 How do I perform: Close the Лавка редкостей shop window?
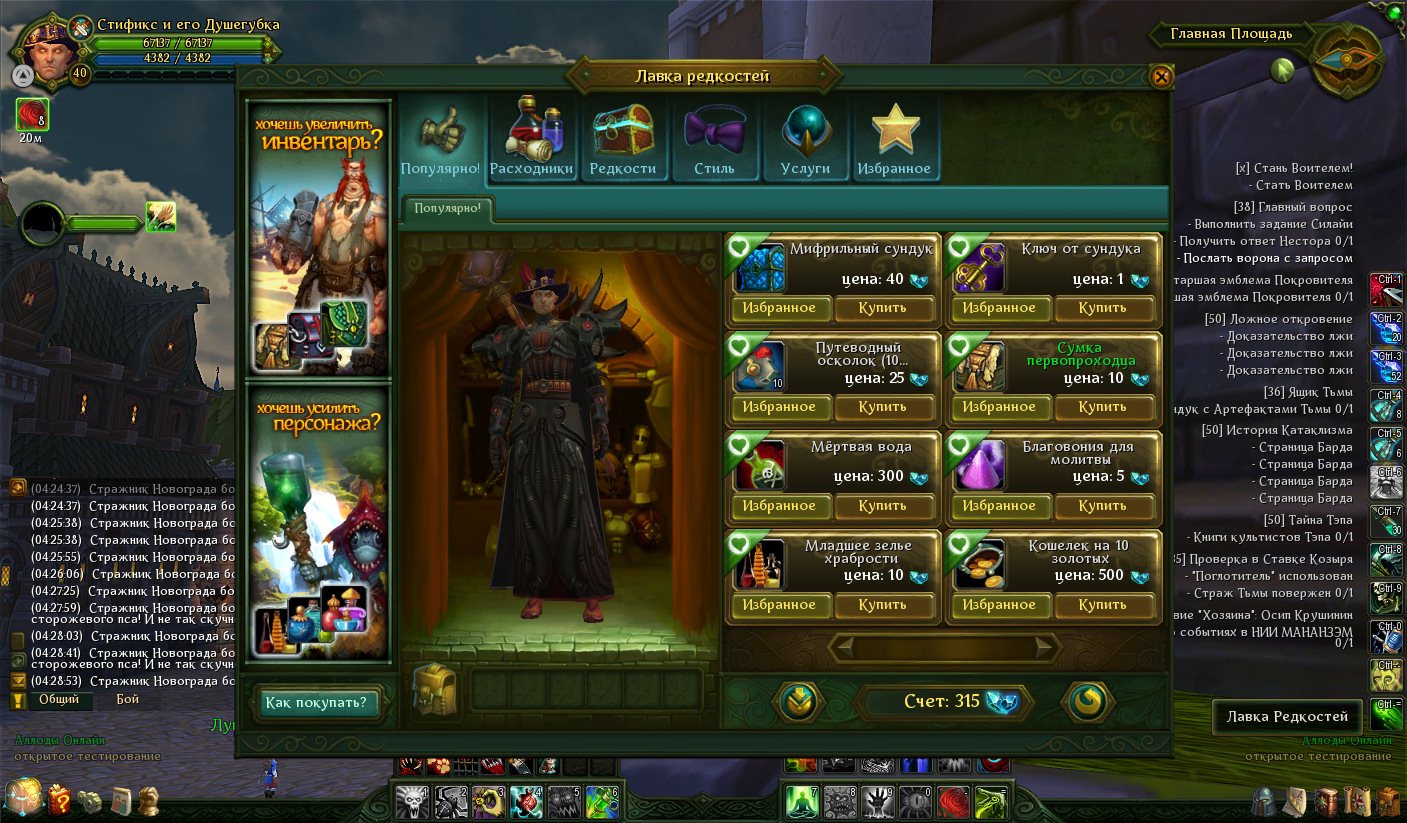[1160, 77]
